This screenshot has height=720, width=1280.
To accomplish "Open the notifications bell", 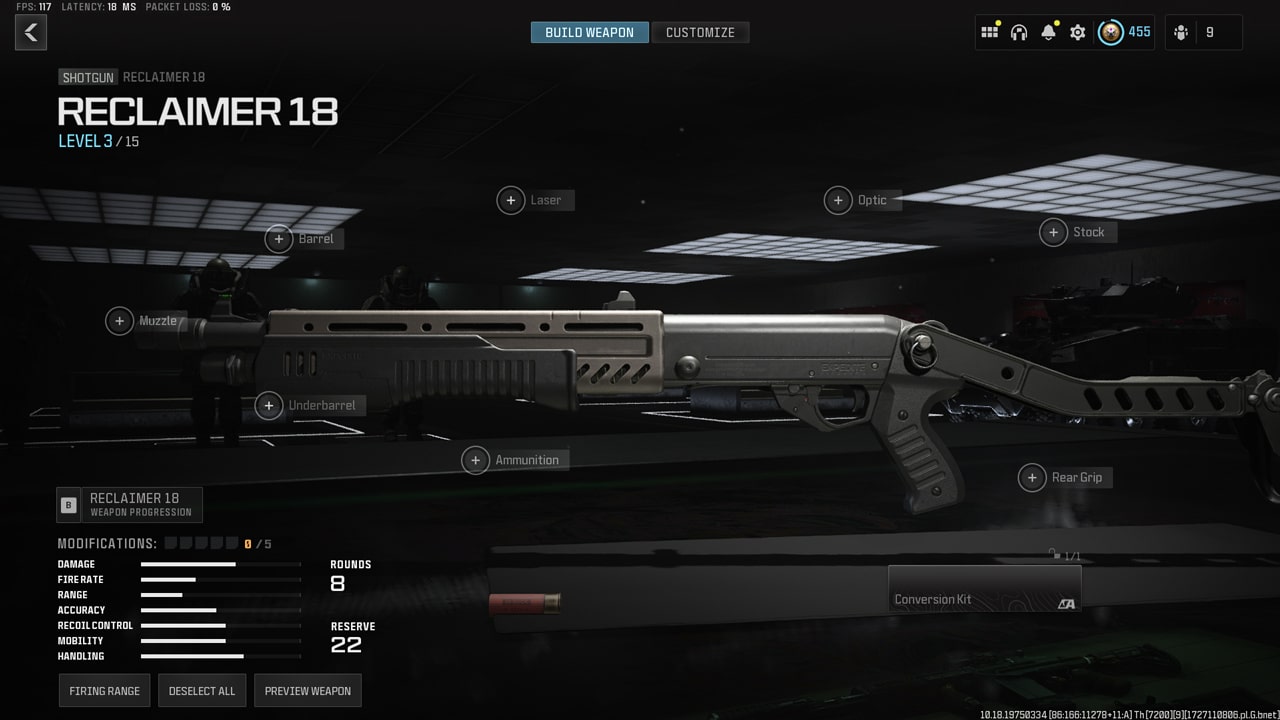I will (1048, 32).
